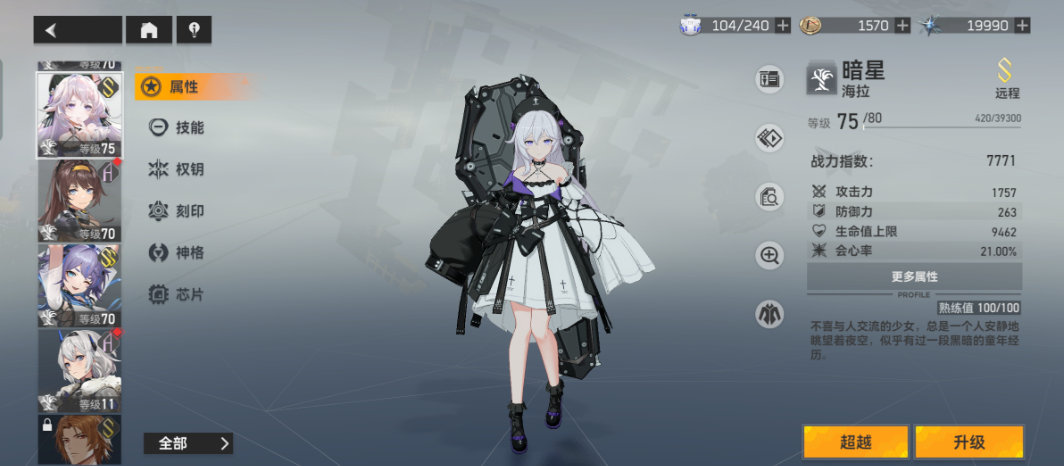Tap the 超越 transcend button
The height and width of the screenshot is (466, 1064).
pyautogui.click(x=855, y=441)
